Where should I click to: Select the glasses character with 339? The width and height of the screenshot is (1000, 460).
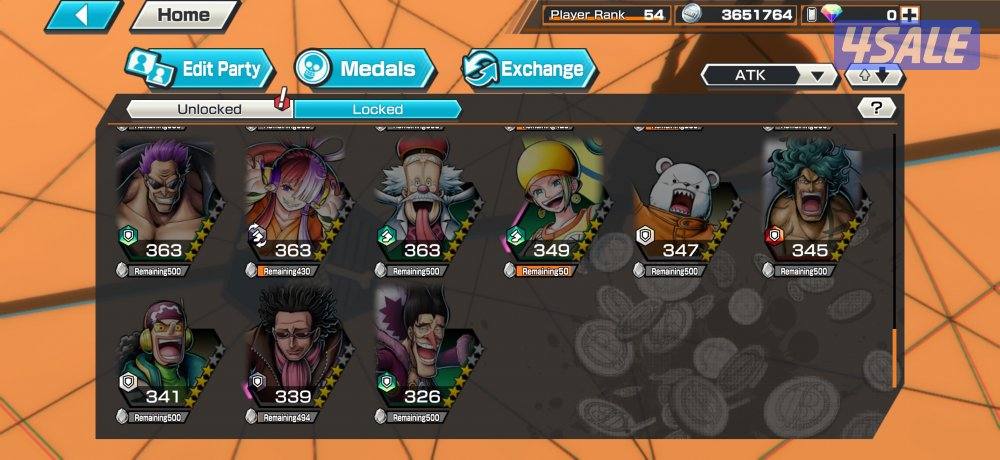[293, 352]
